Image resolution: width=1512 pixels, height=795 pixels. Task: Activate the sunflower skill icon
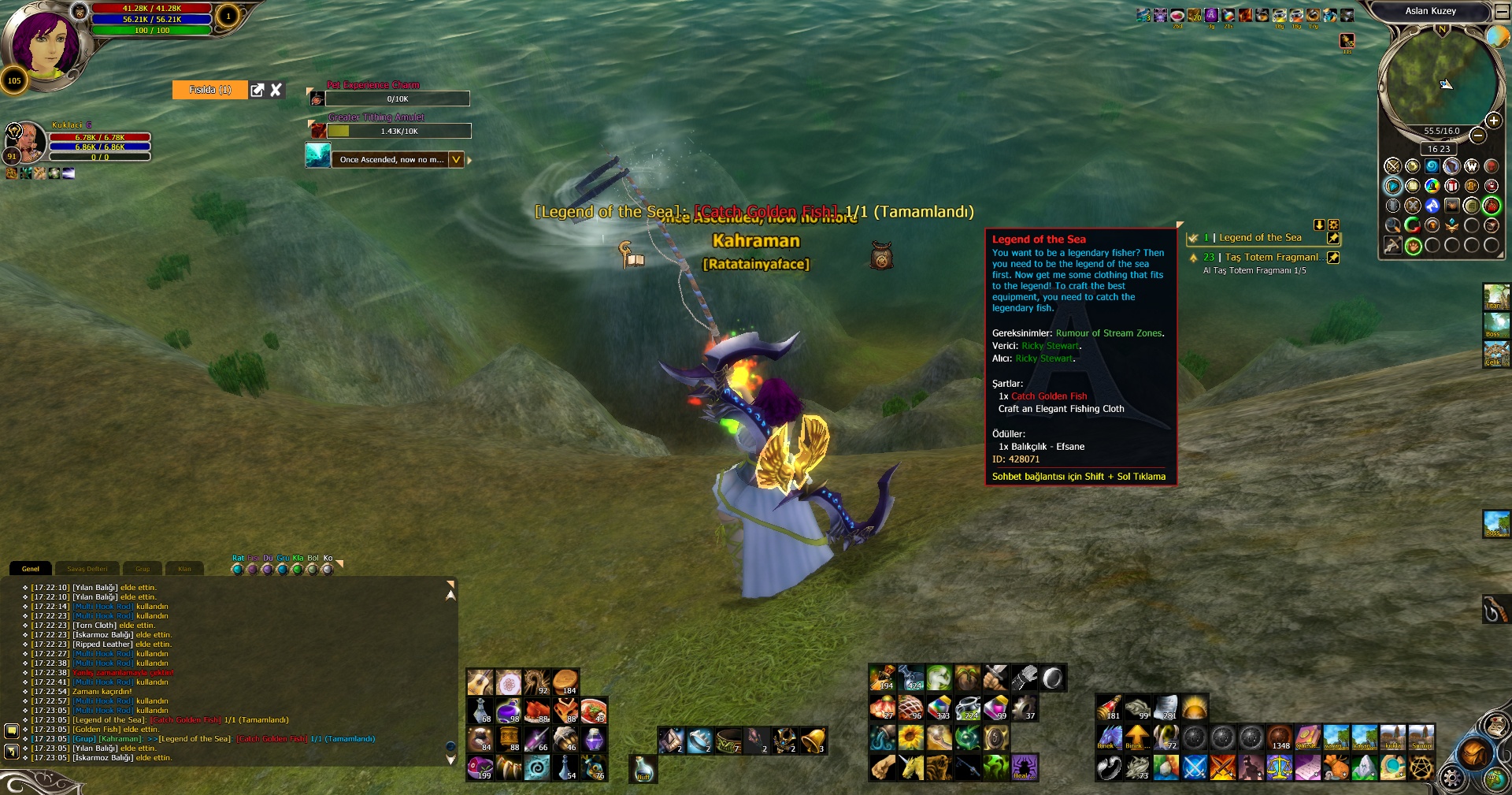(x=910, y=738)
